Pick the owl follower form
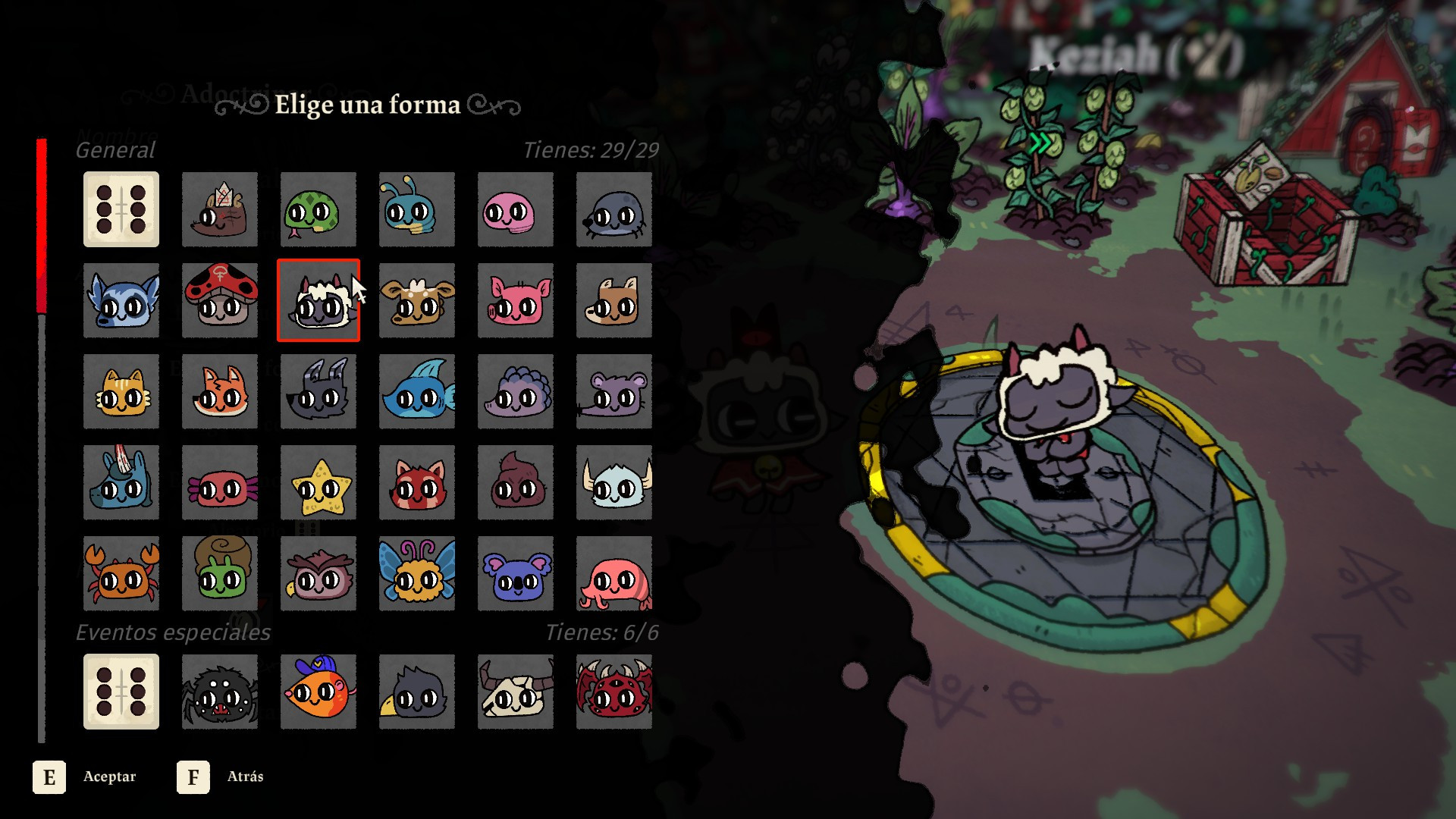This screenshot has width=1456, height=819. point(318,574)
